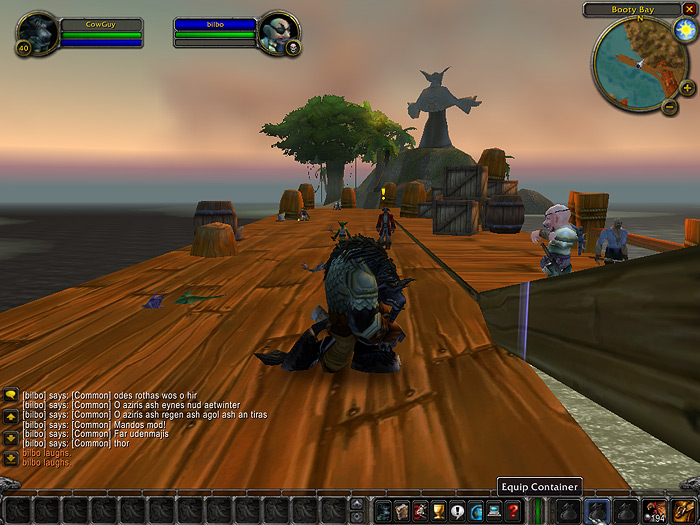
Task: Open the backpack at the bar's end
Action: point(684,510)
